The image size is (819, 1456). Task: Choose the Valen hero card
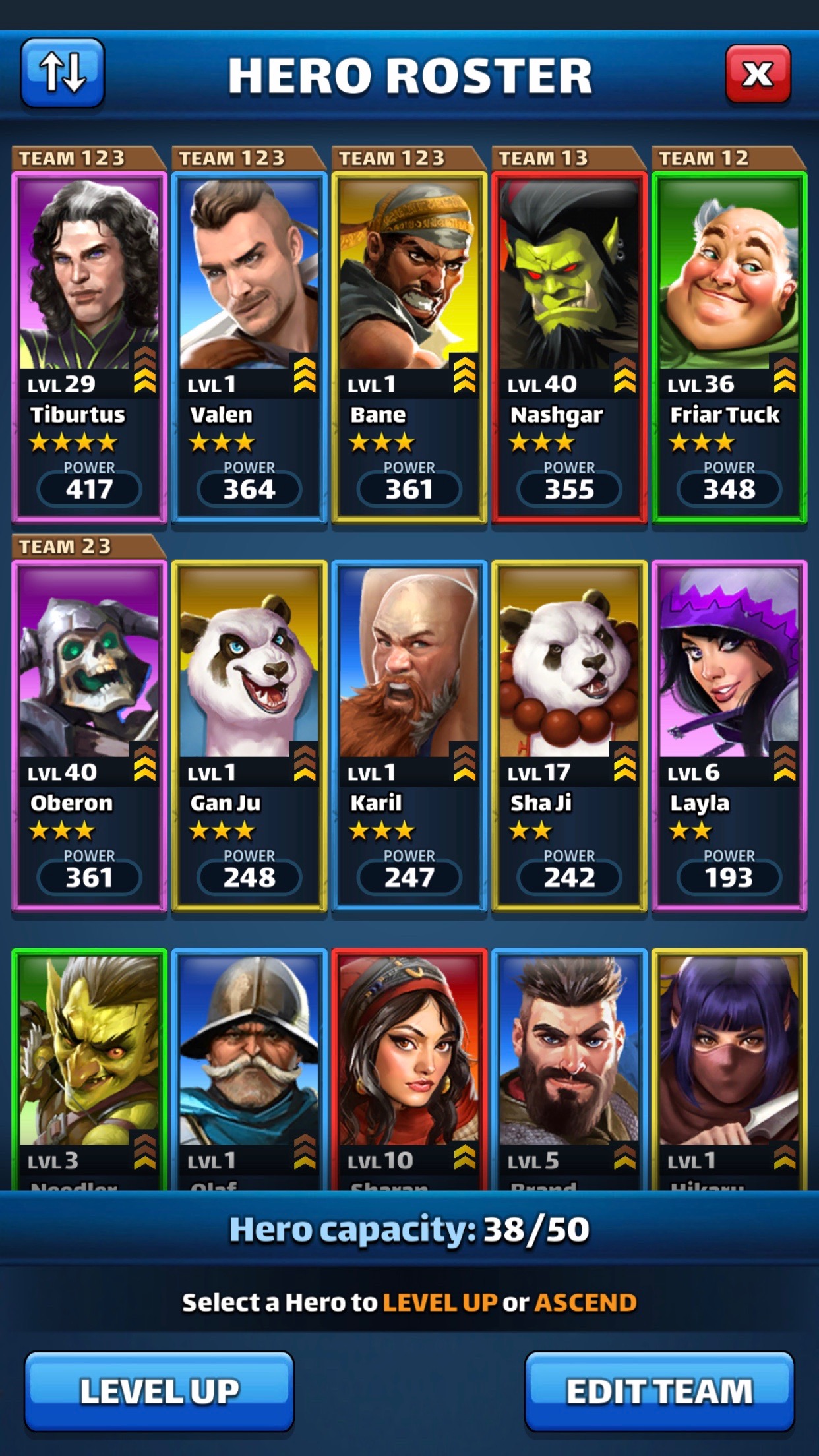(x=249, y=346)
